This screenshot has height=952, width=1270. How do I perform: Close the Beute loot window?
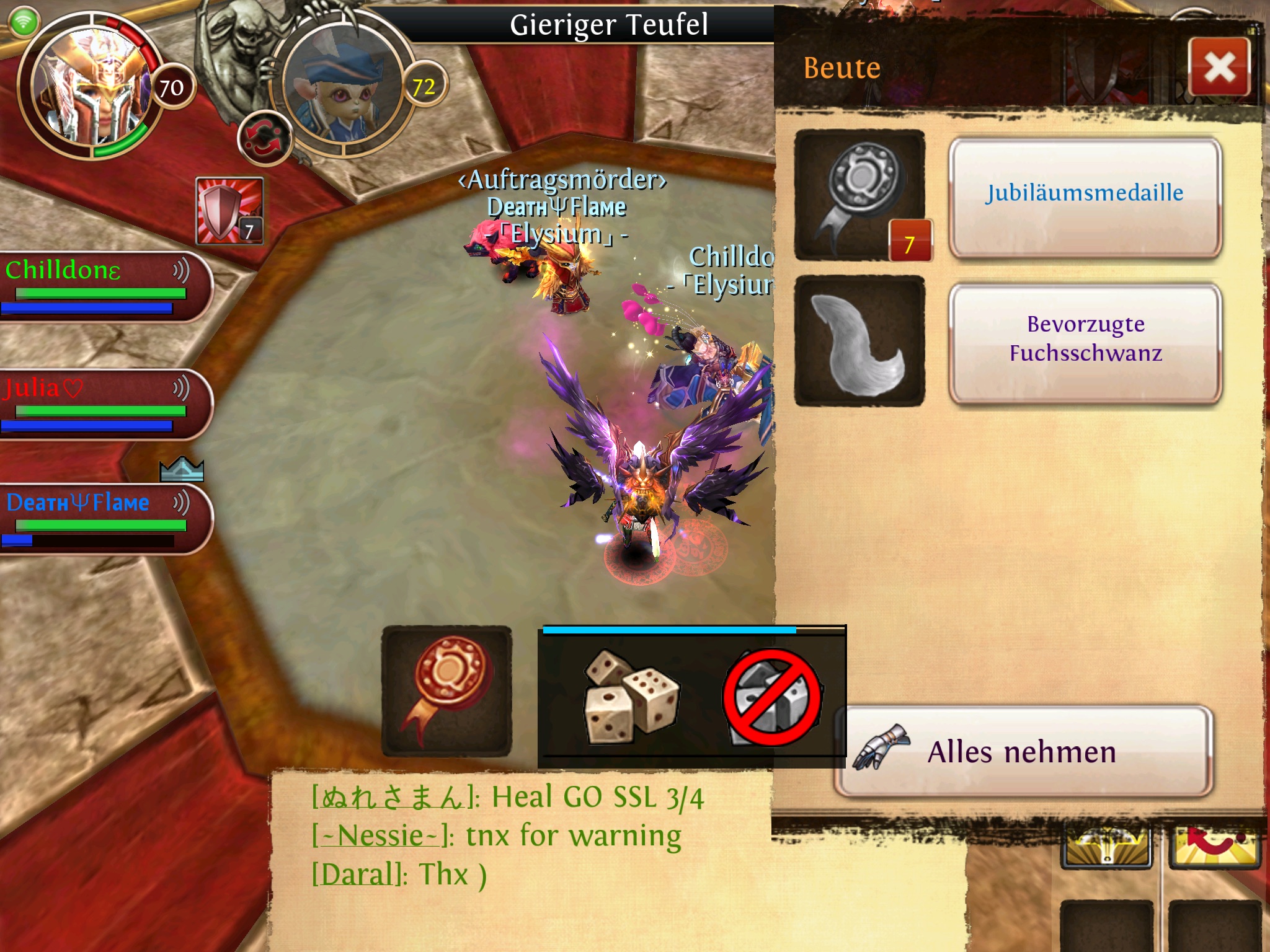pos(1219,67)
